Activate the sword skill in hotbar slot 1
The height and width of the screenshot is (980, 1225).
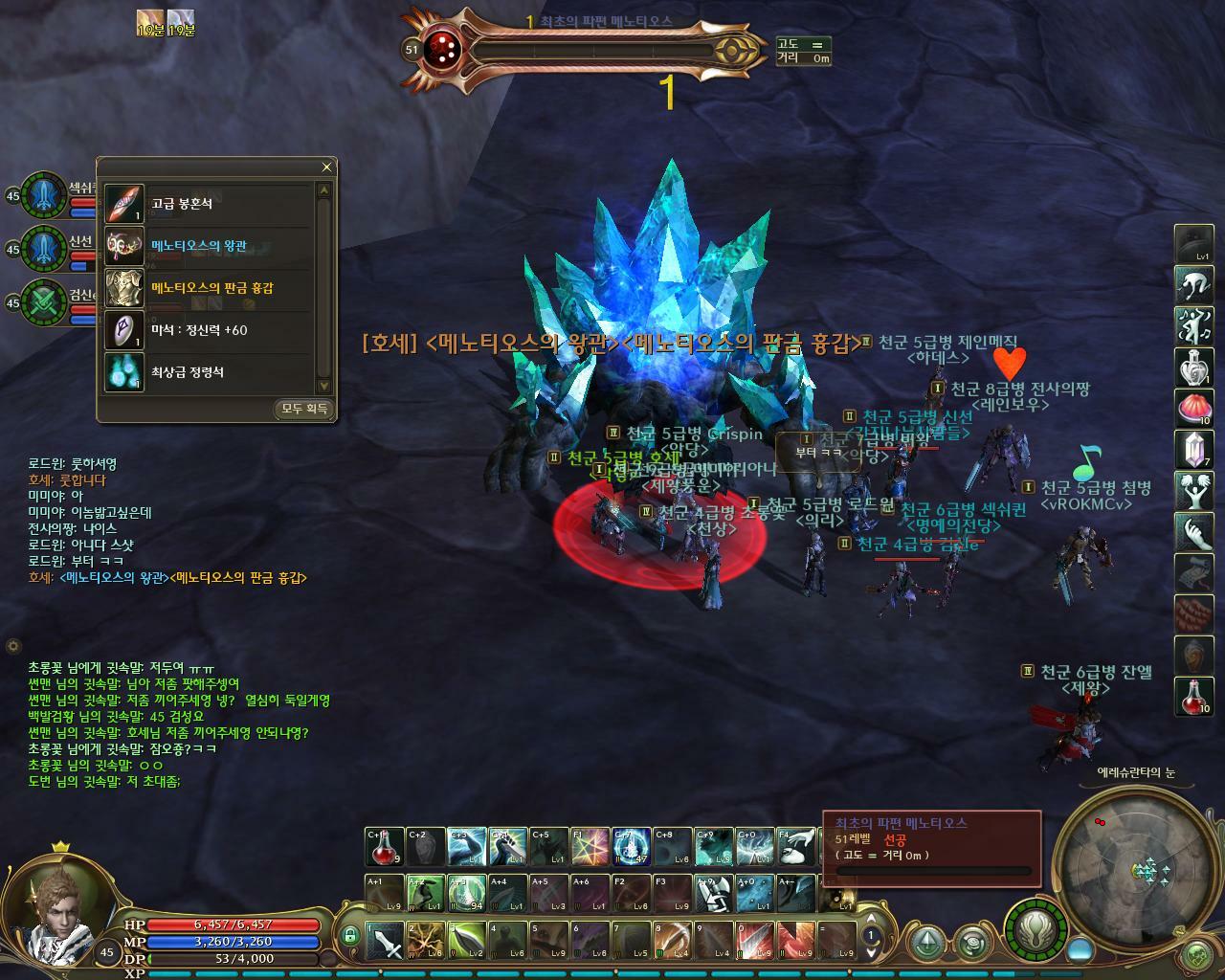coord(386,941)
